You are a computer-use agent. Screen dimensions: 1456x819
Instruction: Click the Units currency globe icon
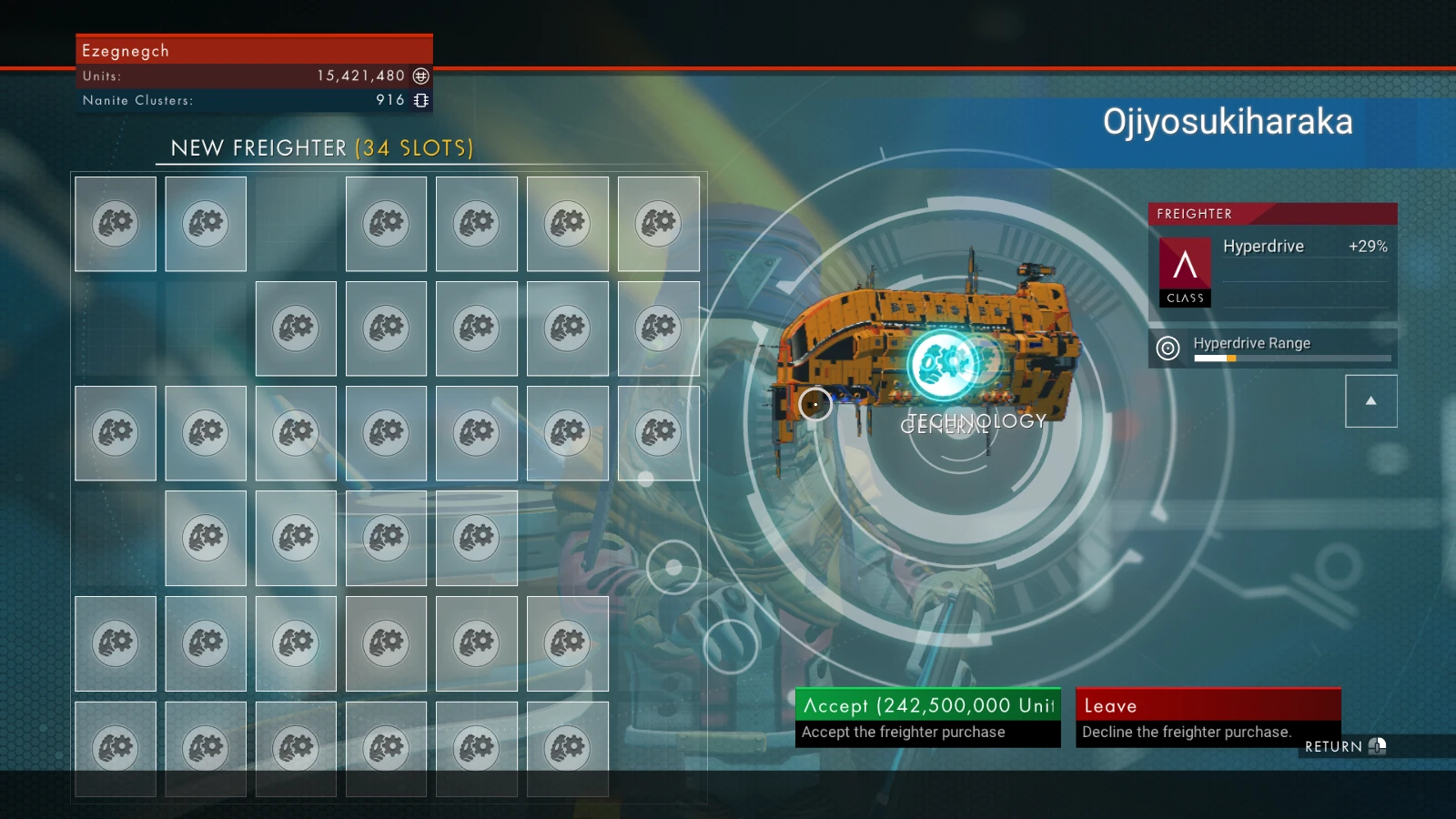pos(420,76)
